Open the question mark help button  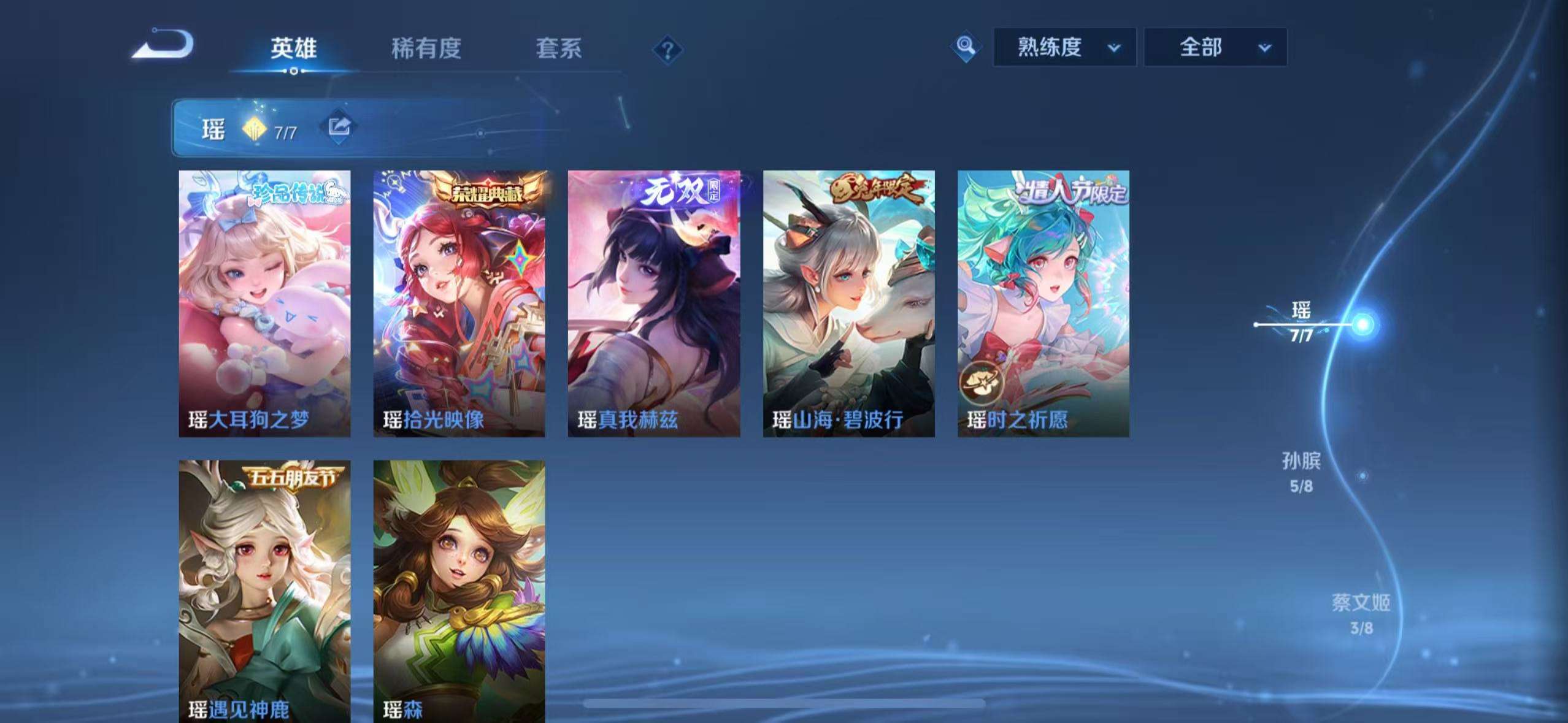tap(667, 50)
